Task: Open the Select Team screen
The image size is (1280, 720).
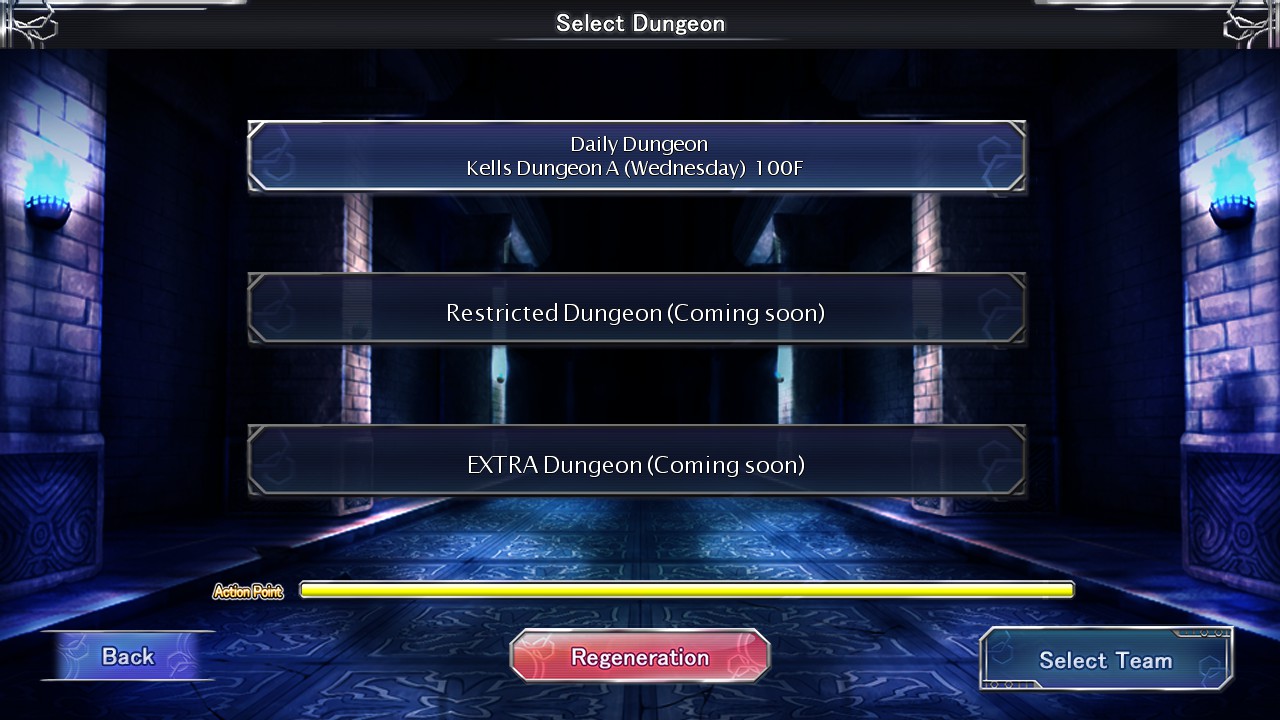Action: 1105,659
